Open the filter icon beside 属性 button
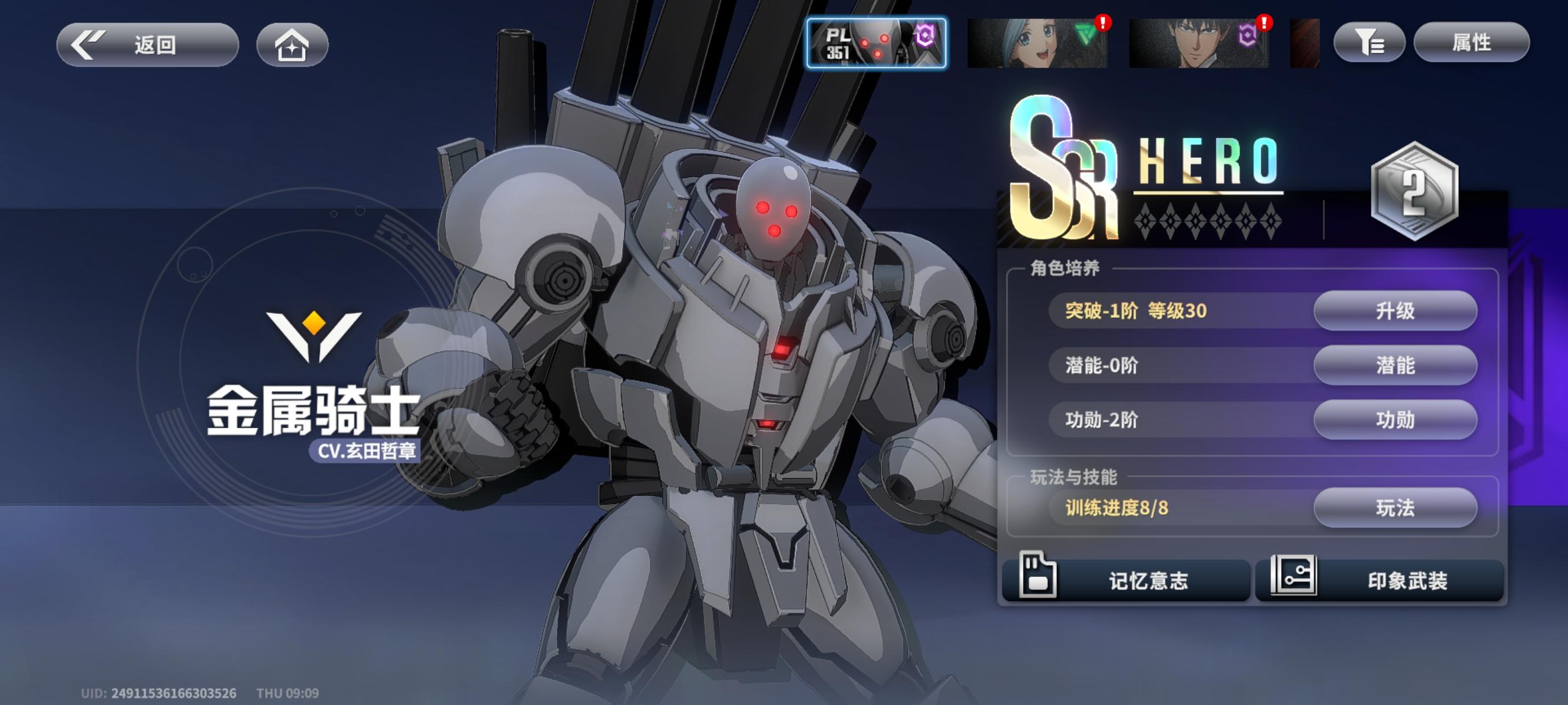The image size is (1568, 705). [1368, 43]
